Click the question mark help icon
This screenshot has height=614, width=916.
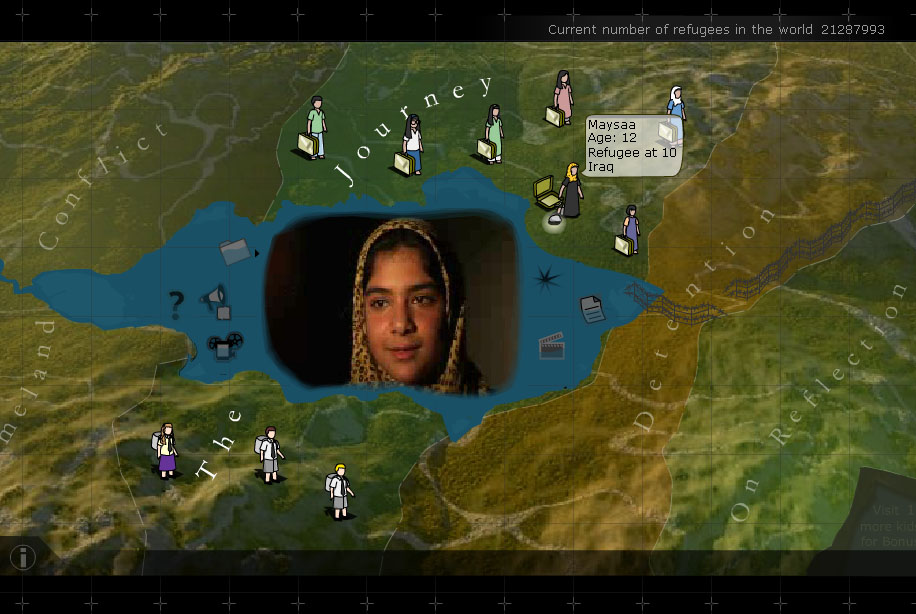177,302
